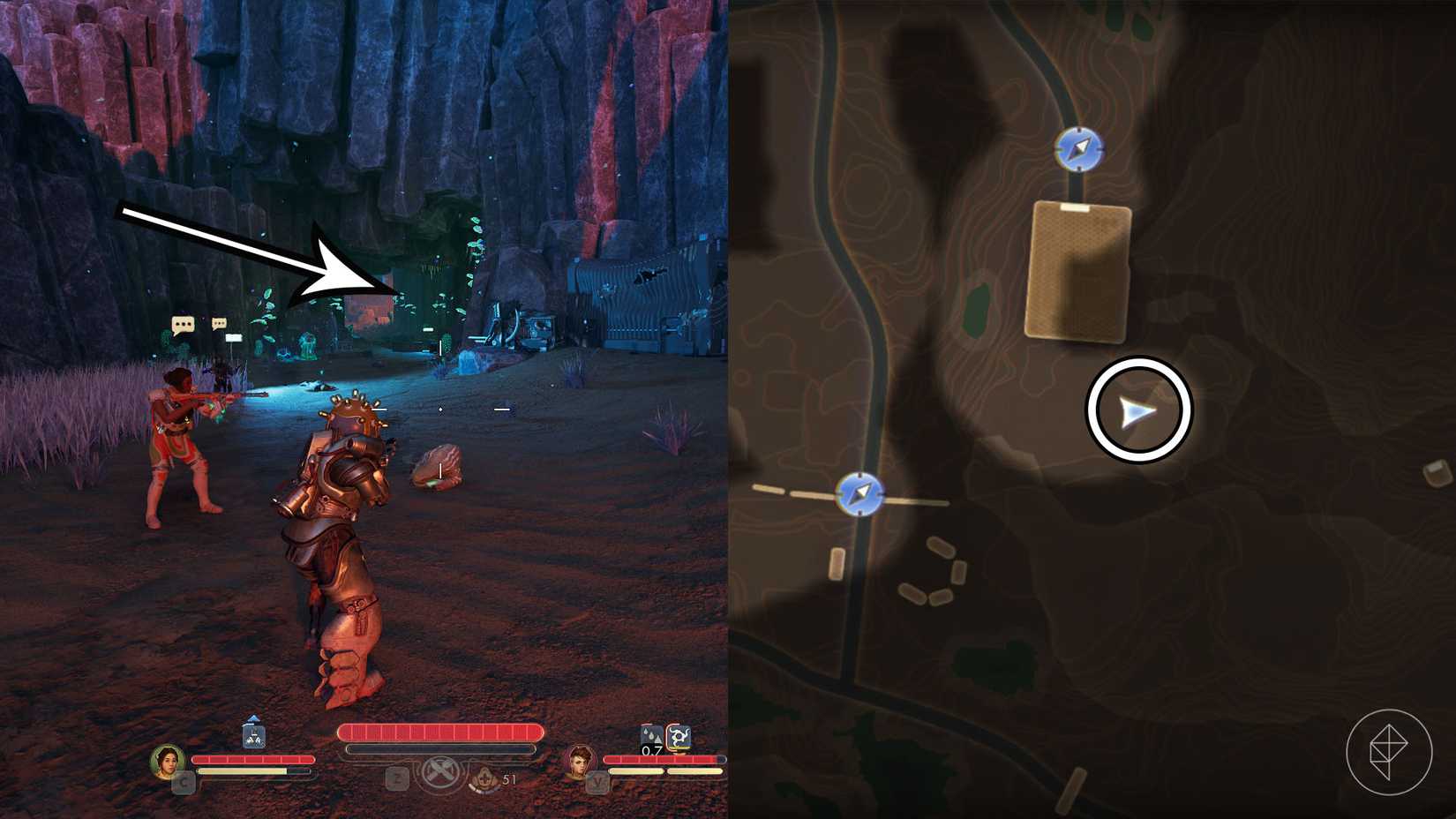Click the circled player arrow marker on the map
The height and width of the screenshot is (819, 1456).
coord(1141,412)
